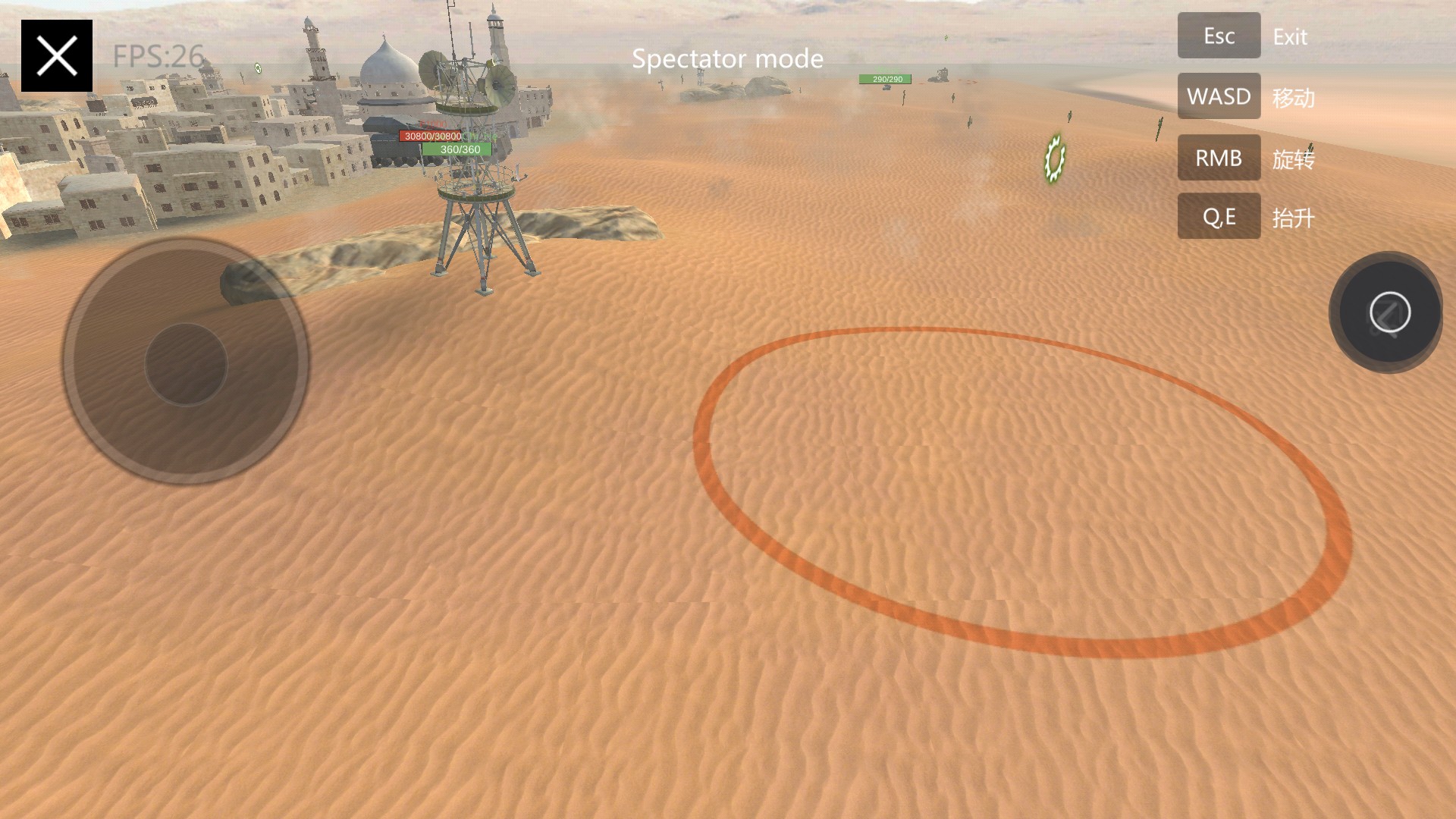The height and width of the screenshot is (819, 1456).
Task: Tap the virtual movement joystick
Action: (186, 364)
